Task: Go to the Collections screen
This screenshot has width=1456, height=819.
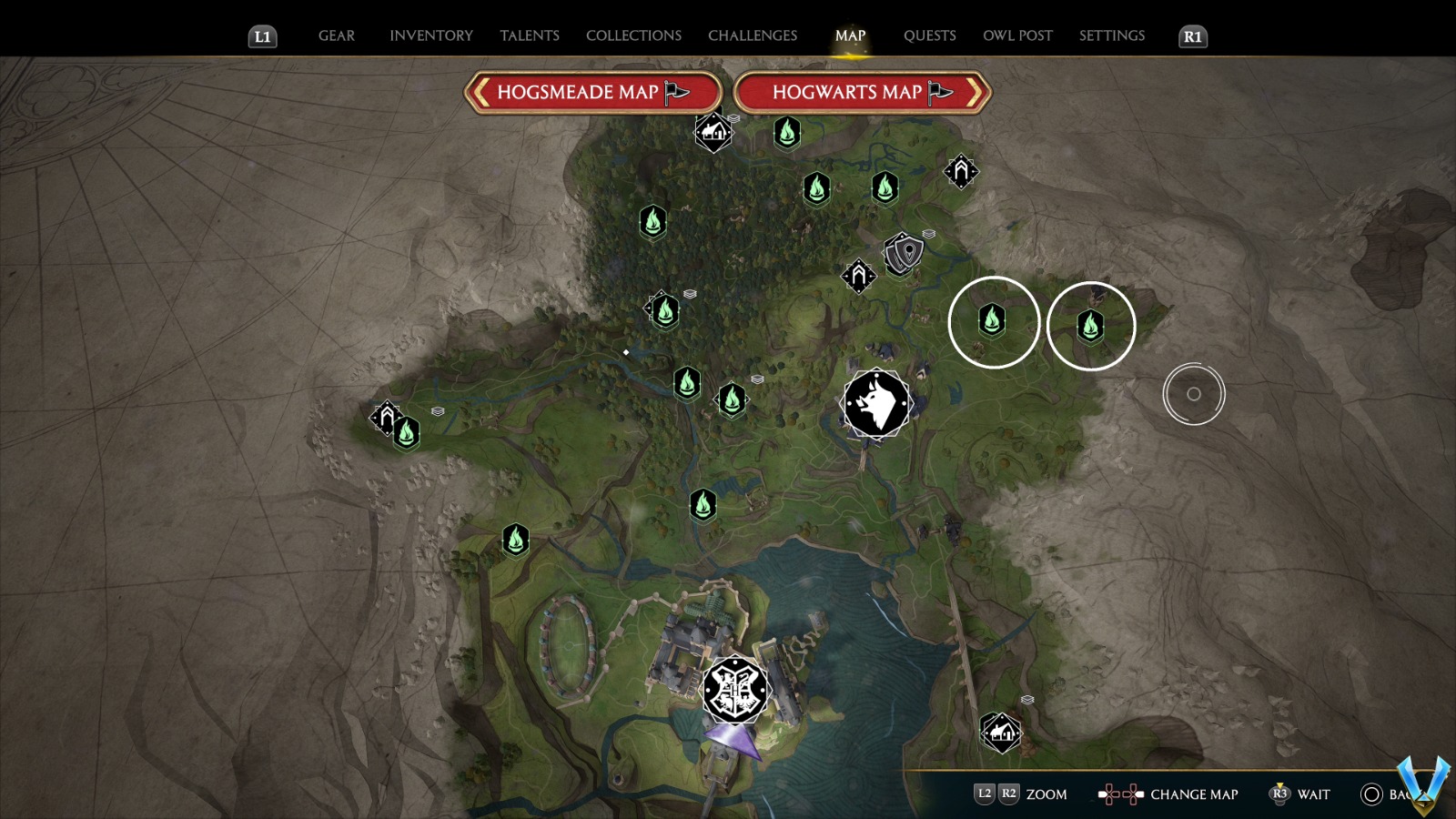Action: [x=632, y=35]
